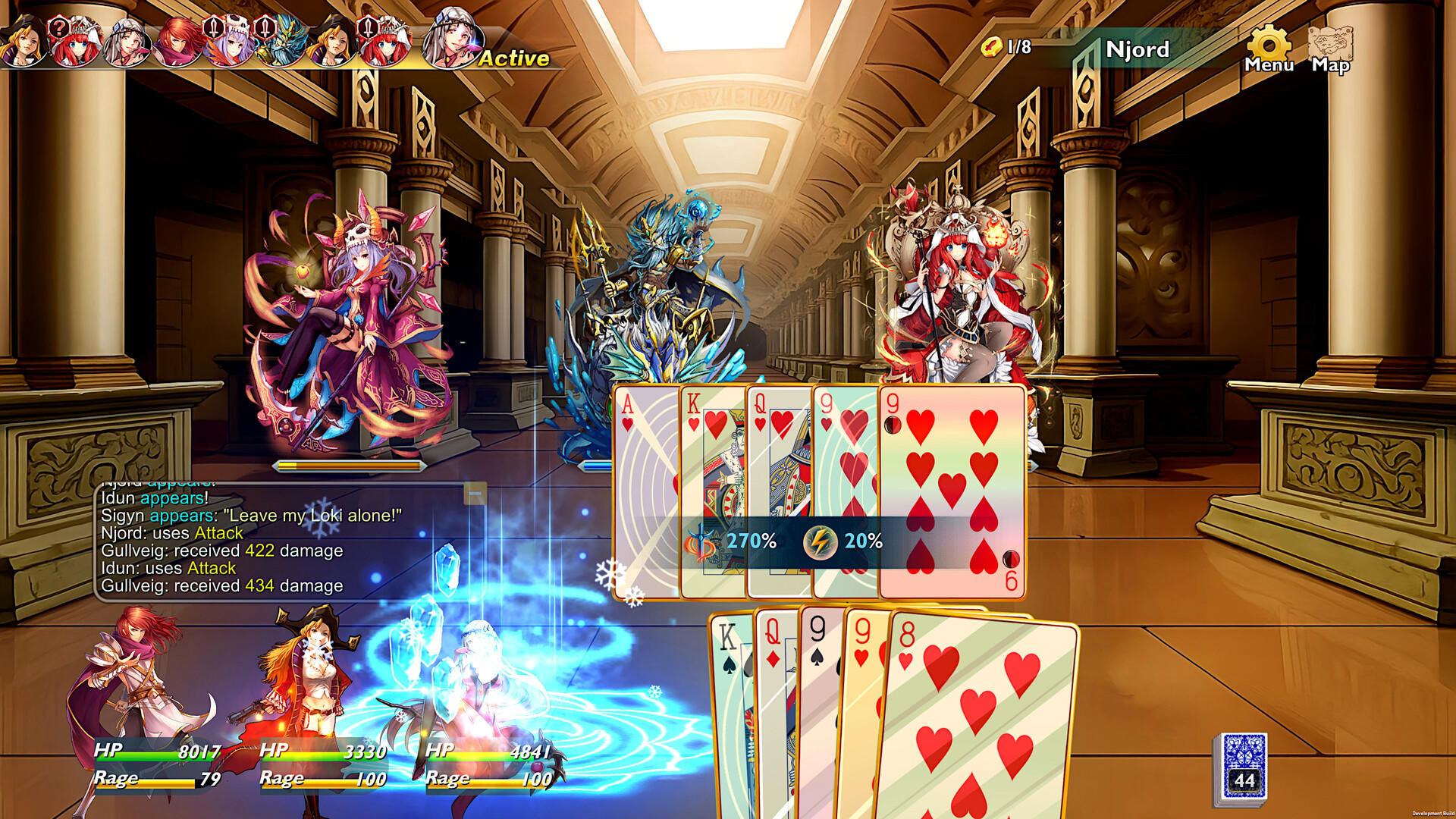Screen dimensions: 1456x819
Task: Click the draw deck showing 44 cards
Action: tap(1246, 766)
